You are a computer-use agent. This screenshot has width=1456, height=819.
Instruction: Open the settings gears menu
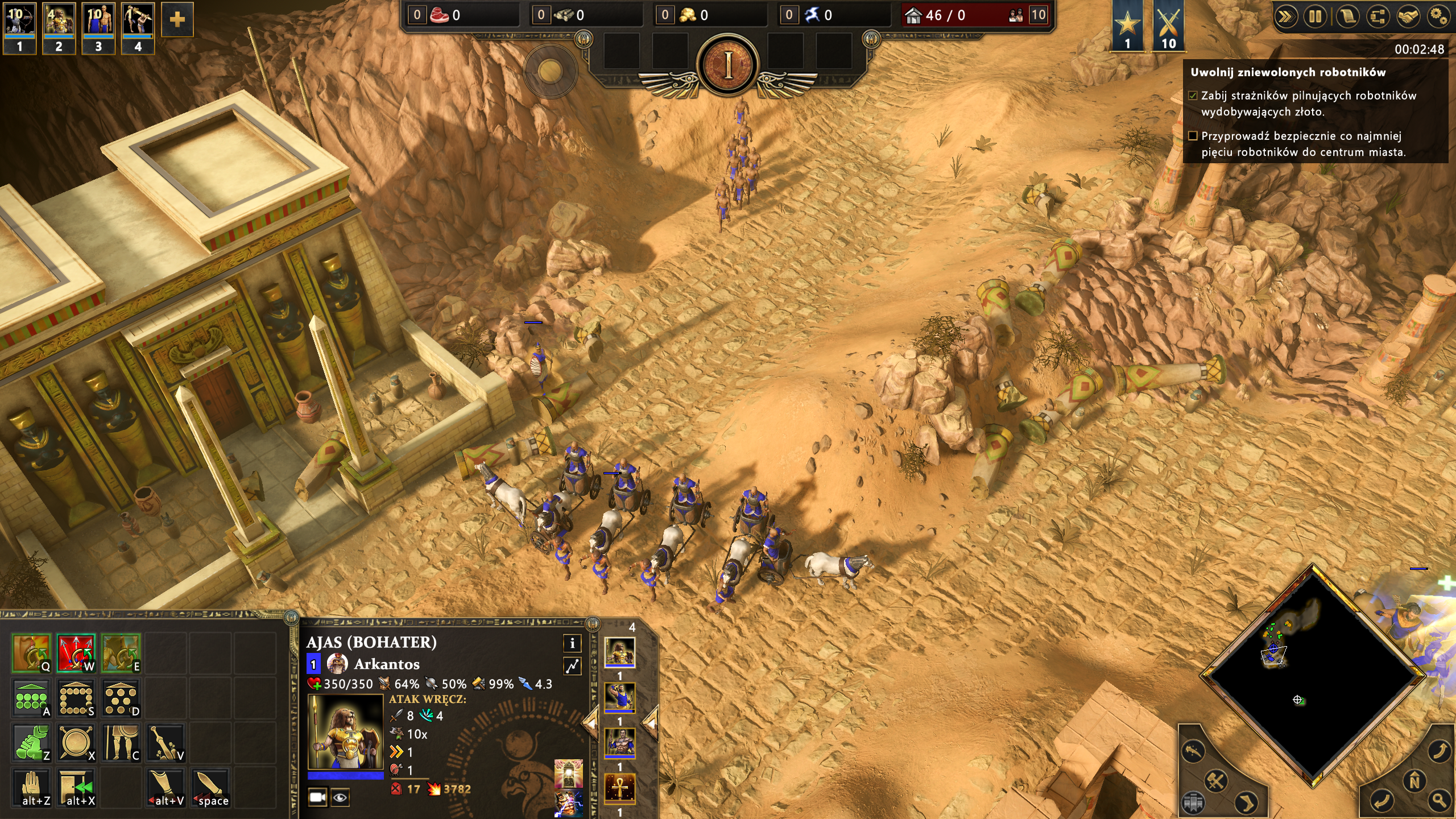(1438, 16)
